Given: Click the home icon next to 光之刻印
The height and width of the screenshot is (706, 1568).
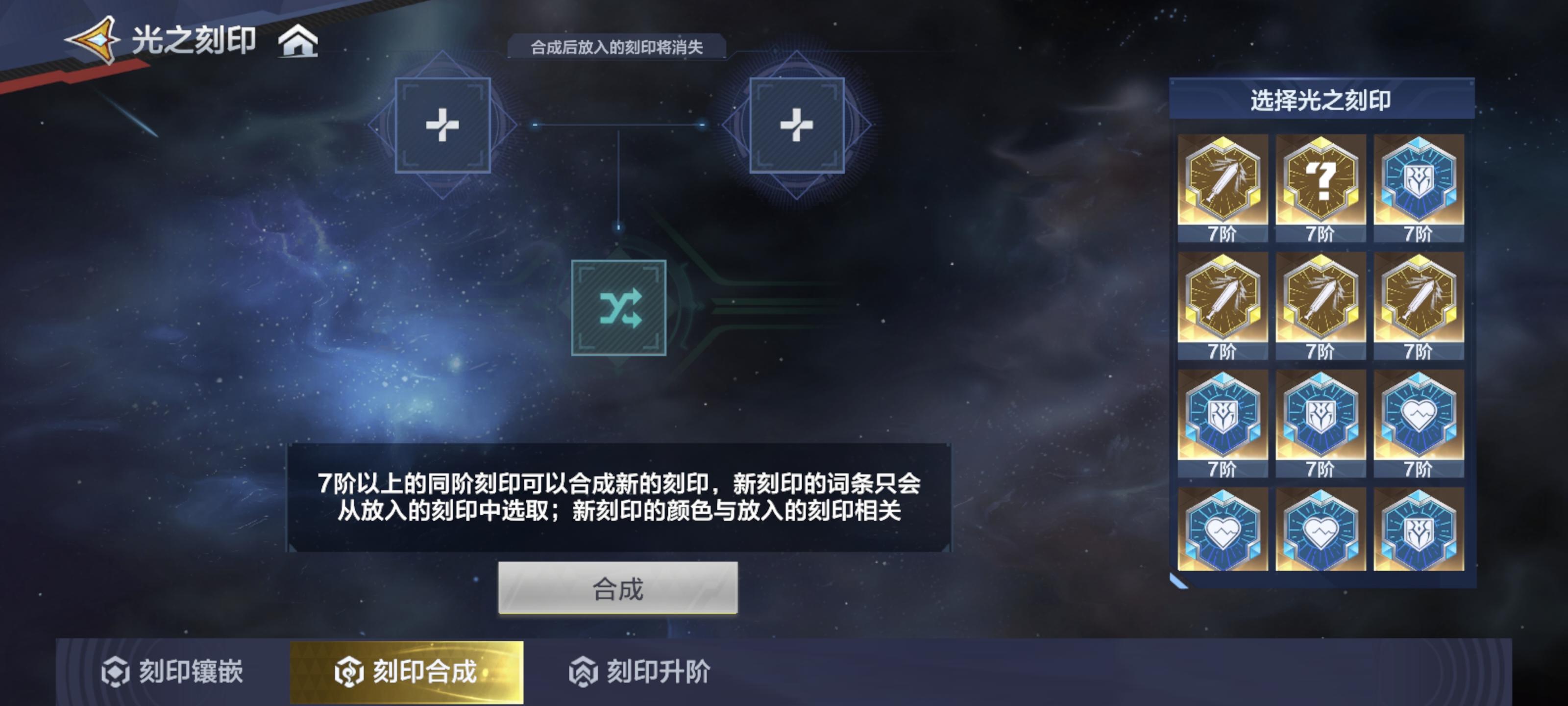Looking at the screenshot, I should coord(298,43).
